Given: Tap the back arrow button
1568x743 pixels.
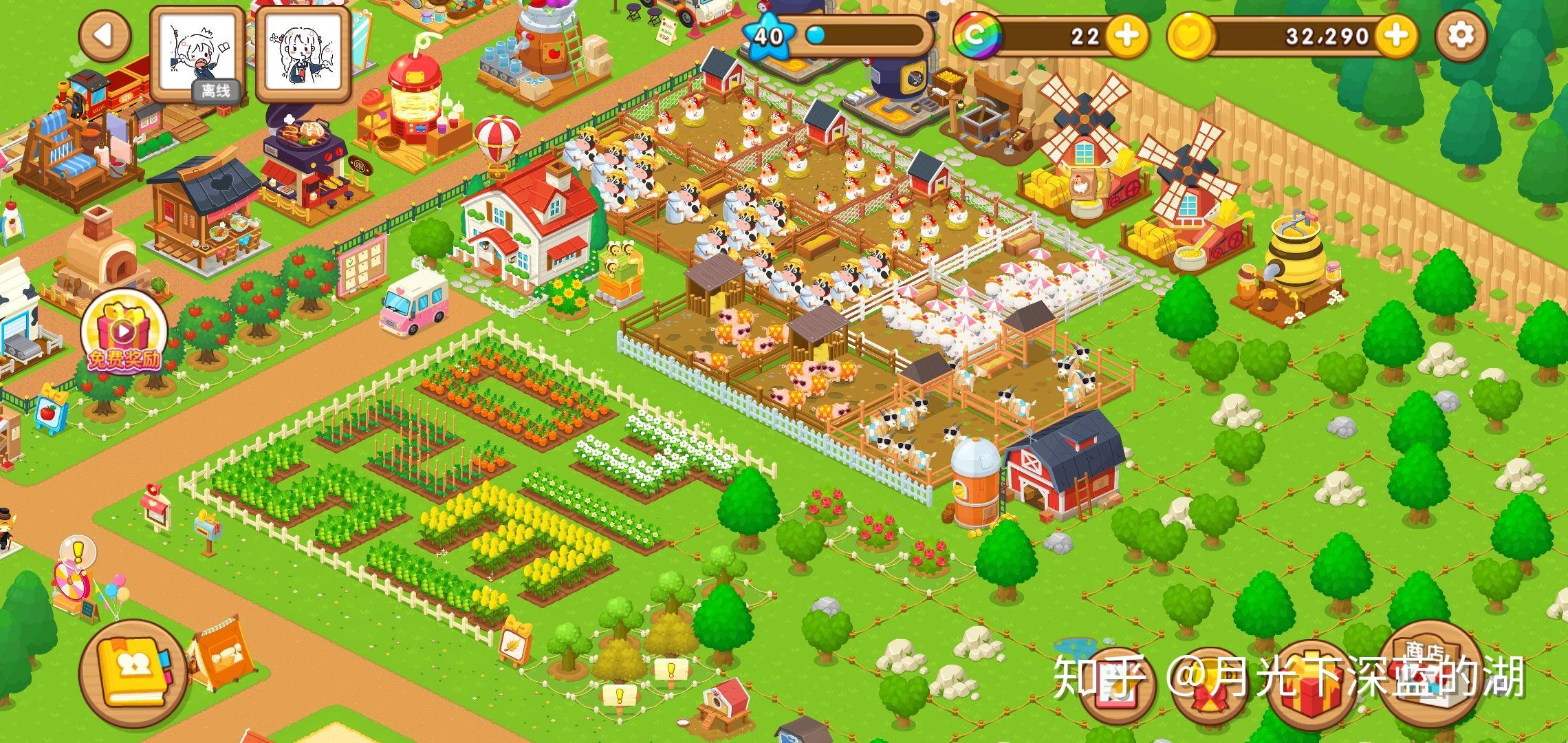Looking at the screenshot, I should coord(105,36).
